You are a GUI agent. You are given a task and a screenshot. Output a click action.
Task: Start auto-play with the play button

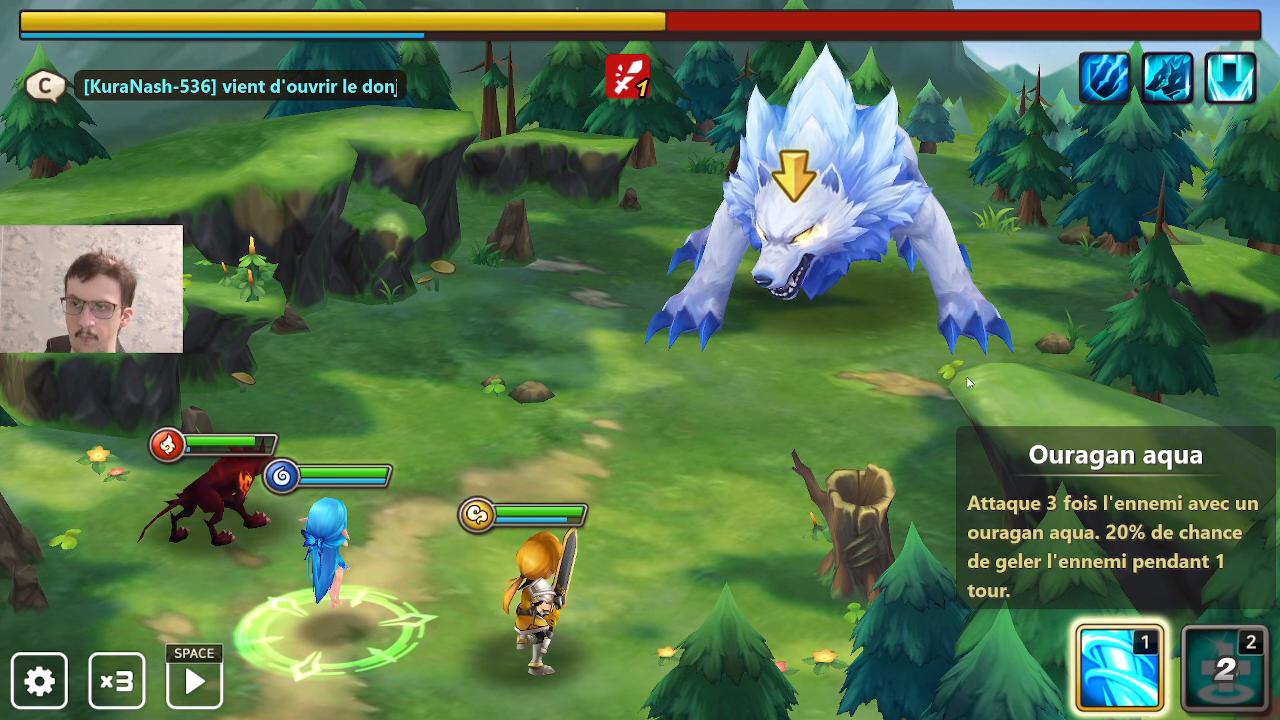(x=194, y=681)
